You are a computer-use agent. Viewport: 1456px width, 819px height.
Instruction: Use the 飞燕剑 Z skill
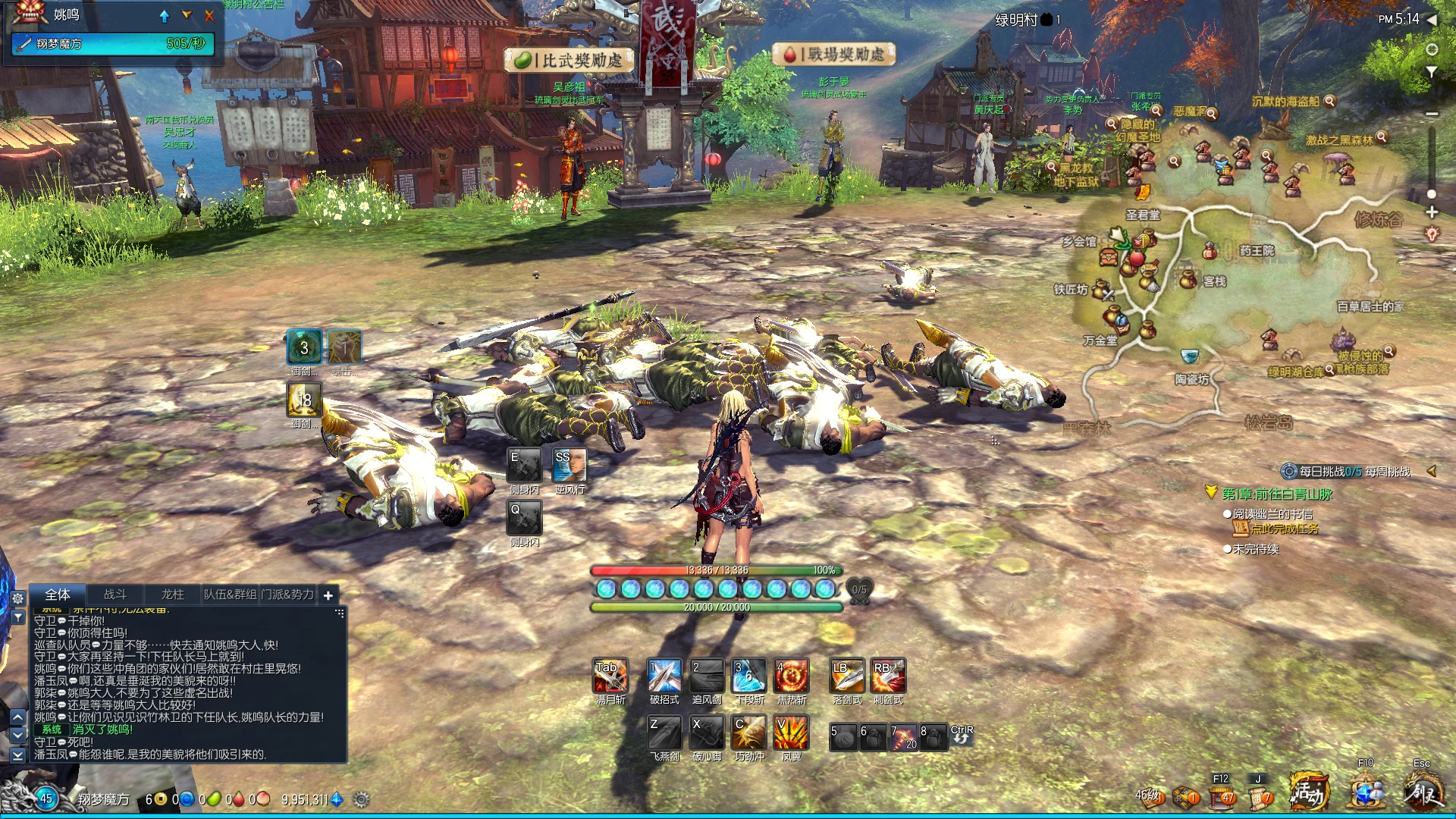tap(664, 733)
